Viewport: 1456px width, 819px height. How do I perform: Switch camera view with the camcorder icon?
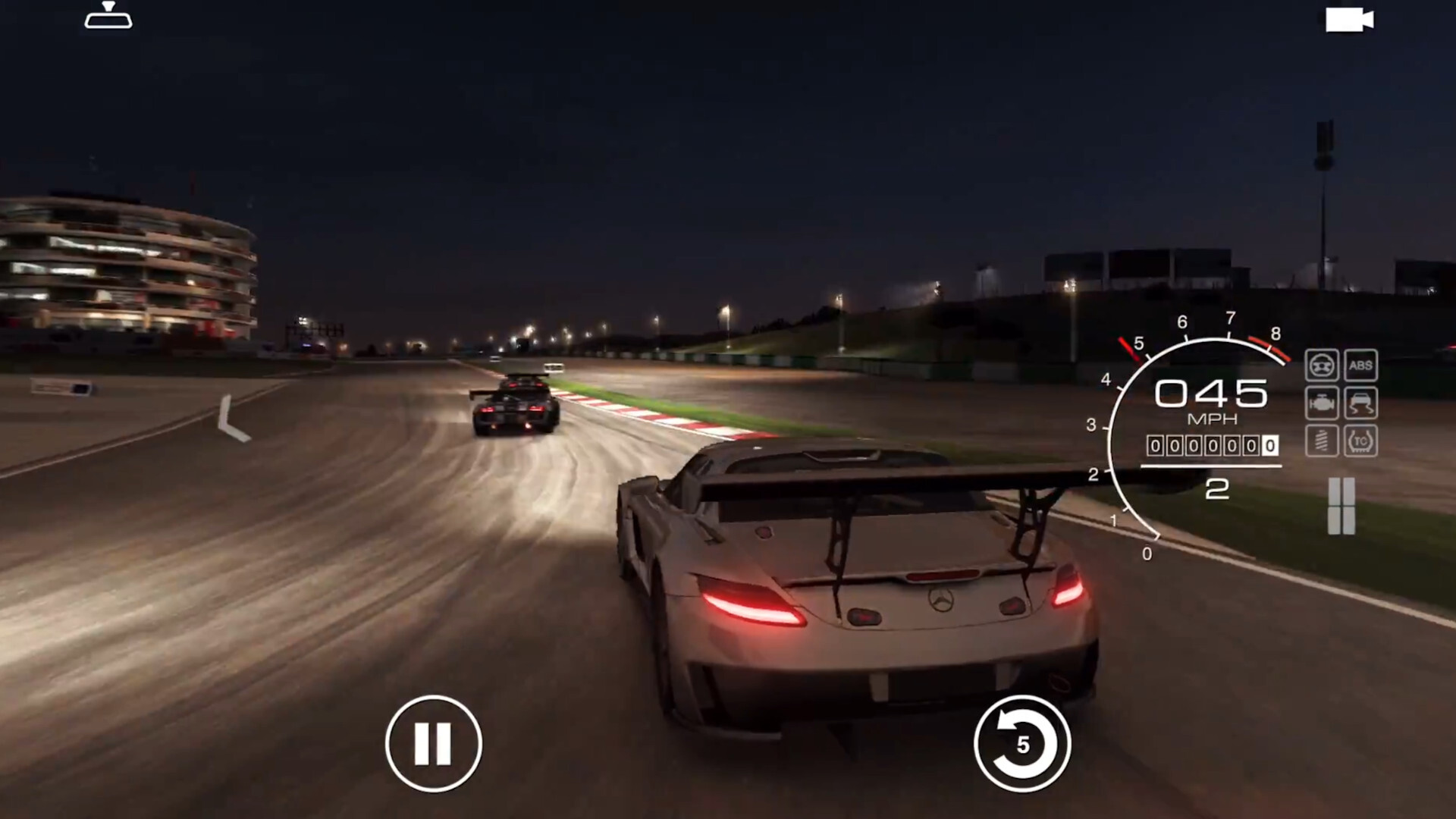[1351, 20]
